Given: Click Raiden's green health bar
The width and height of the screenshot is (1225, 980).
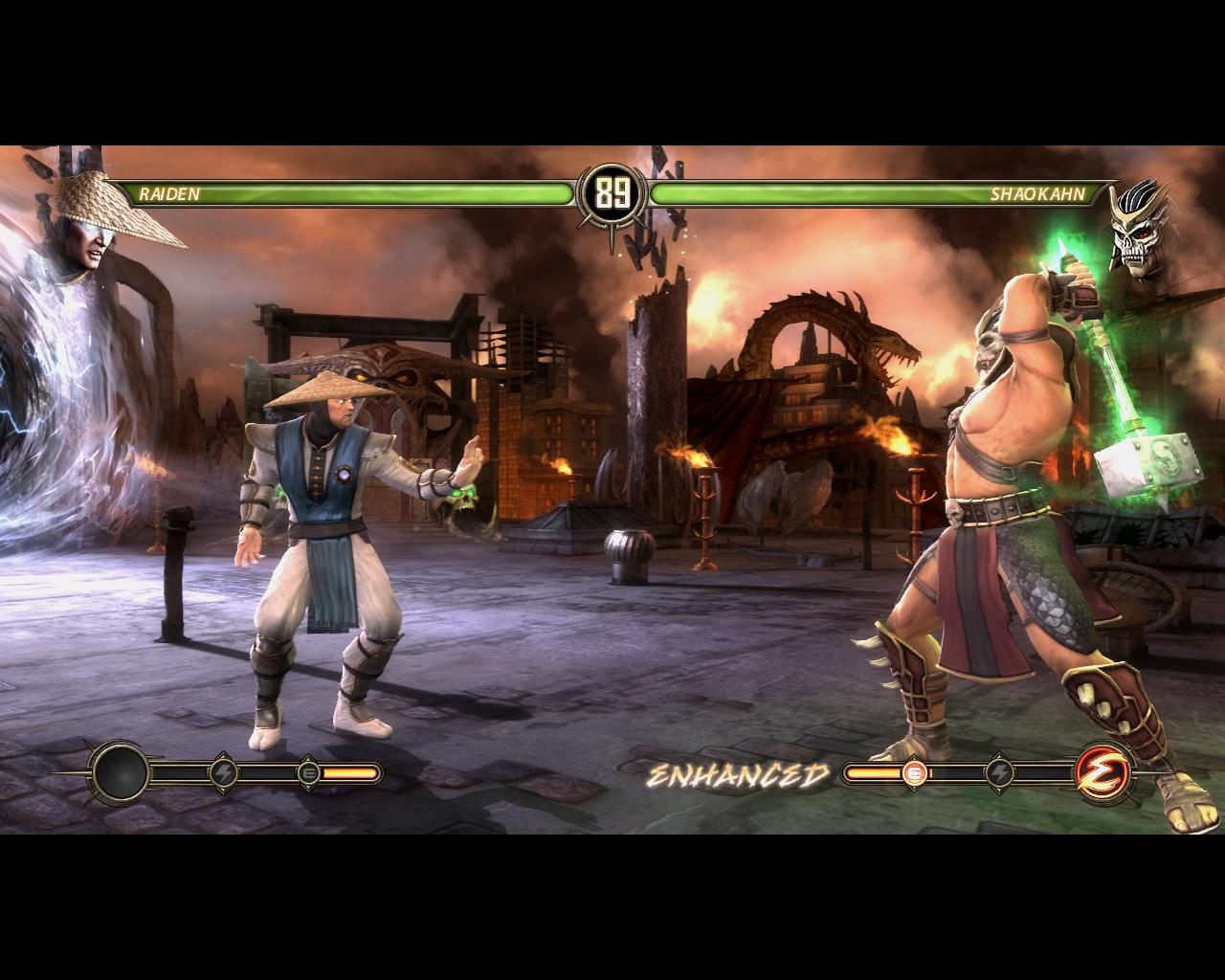Looking at the screenshot, I should coord(383,195).
